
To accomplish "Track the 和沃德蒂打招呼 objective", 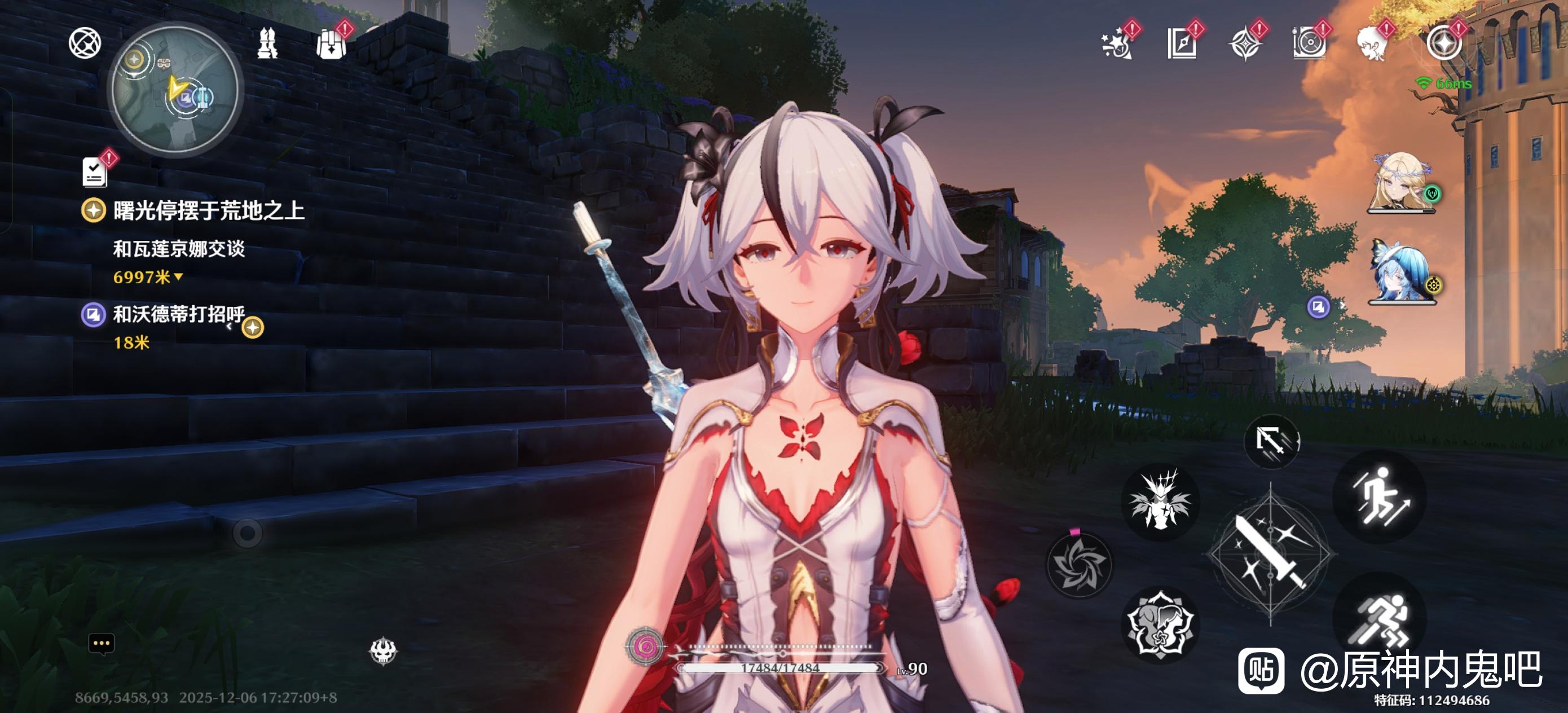I will (178, 315).
